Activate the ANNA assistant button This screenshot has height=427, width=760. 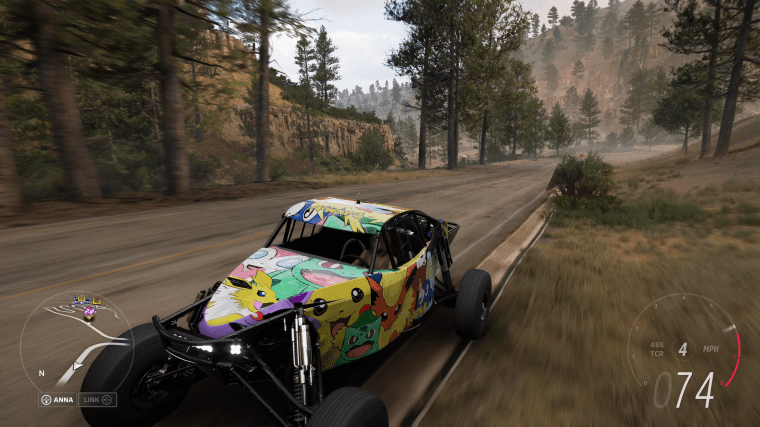[x=58, y=400]
